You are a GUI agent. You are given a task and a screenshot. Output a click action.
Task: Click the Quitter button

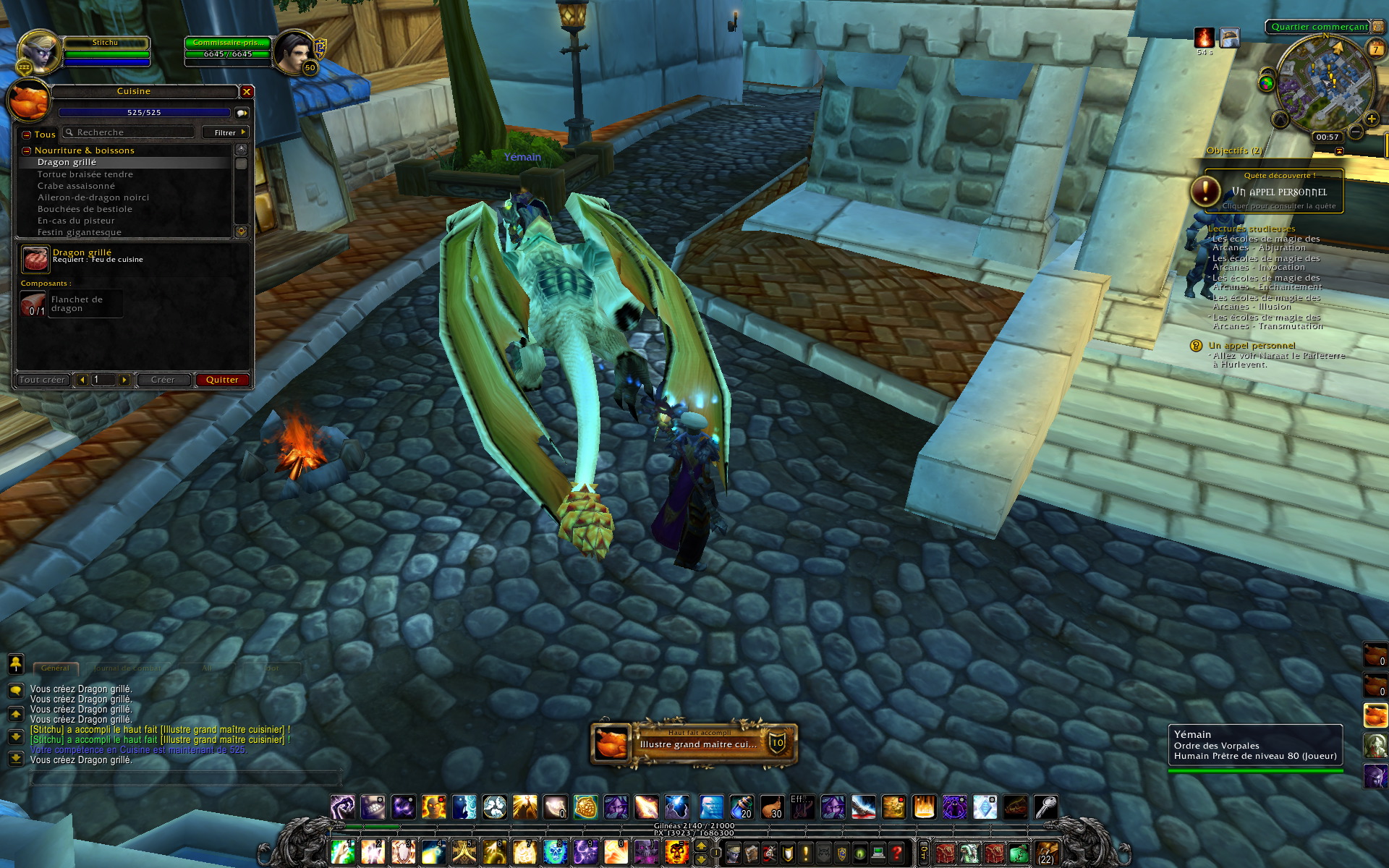click(x=222, y=380)
